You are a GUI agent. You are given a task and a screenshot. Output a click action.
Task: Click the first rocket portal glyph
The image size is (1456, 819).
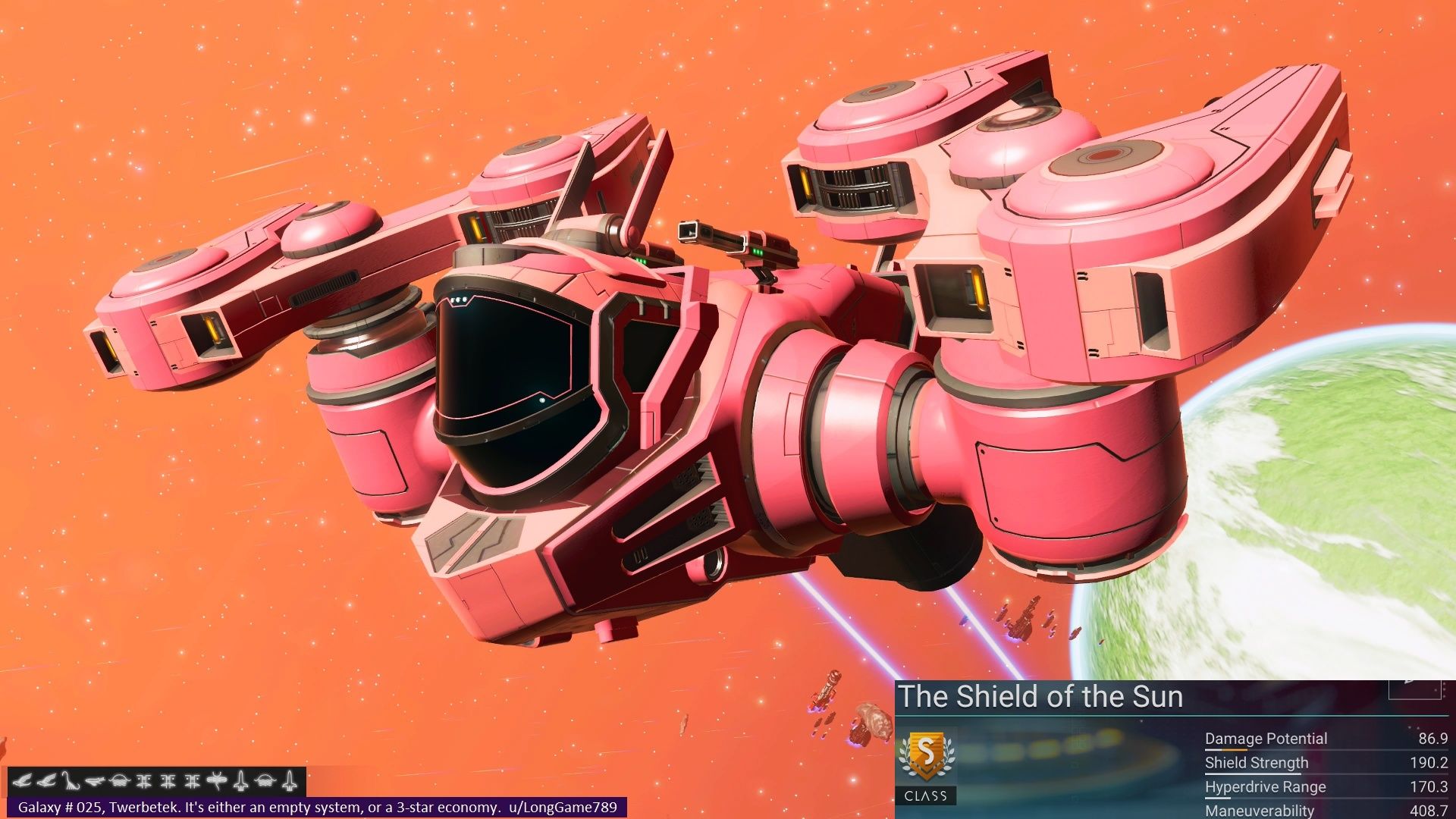pyautogui.click(x=240, y=780)
